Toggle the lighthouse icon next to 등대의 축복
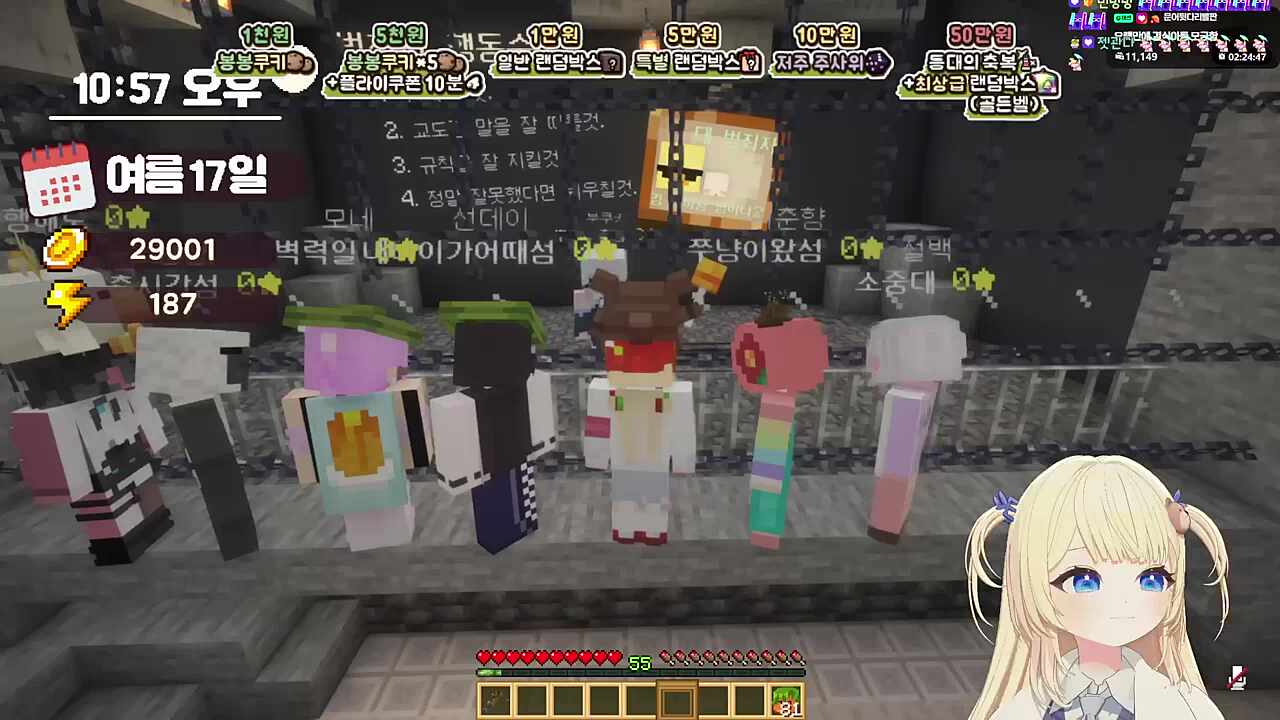The height and width of the screenshot is (720, 1280). [1028, 61]
